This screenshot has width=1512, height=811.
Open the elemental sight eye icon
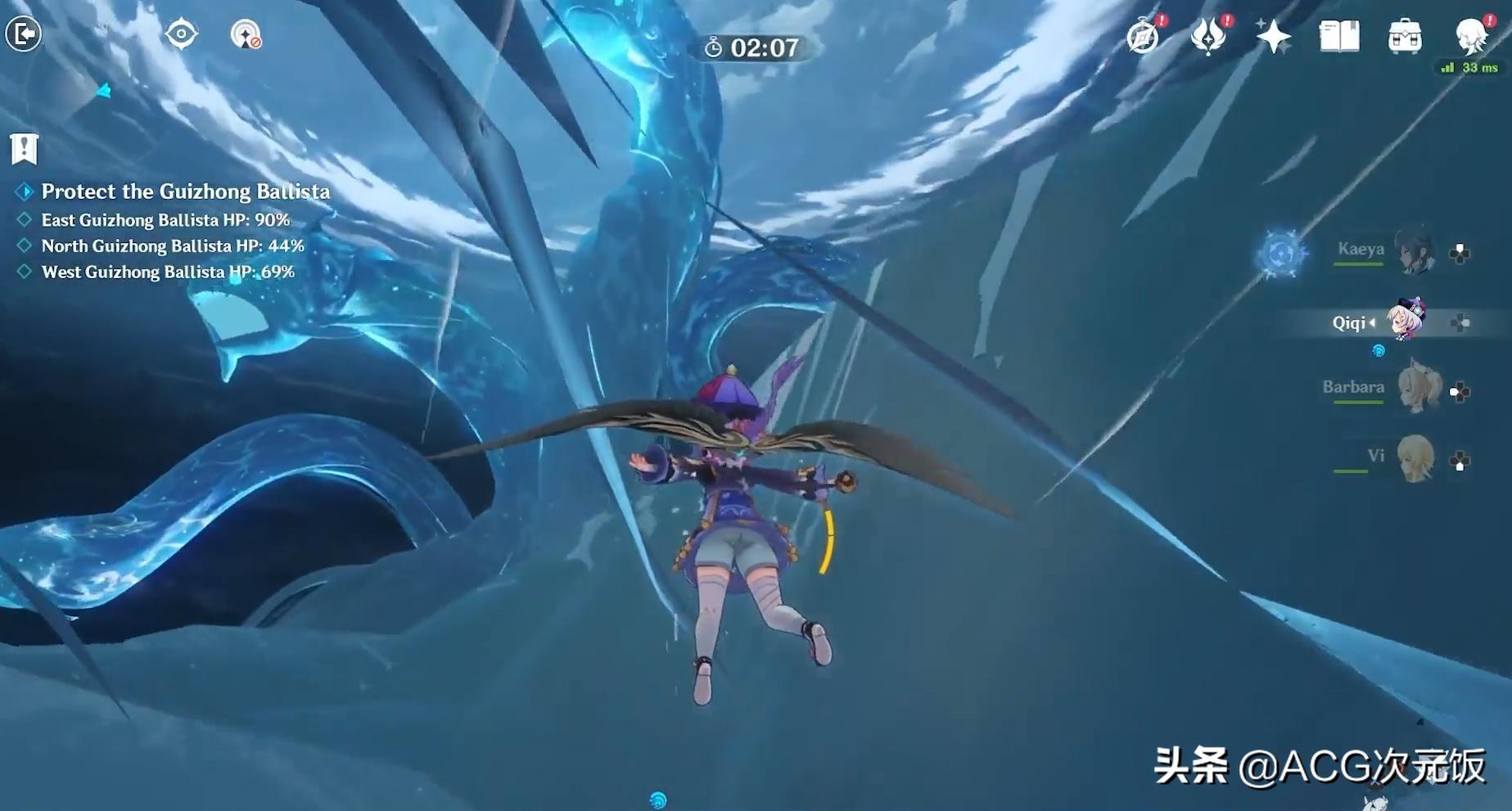181,34
